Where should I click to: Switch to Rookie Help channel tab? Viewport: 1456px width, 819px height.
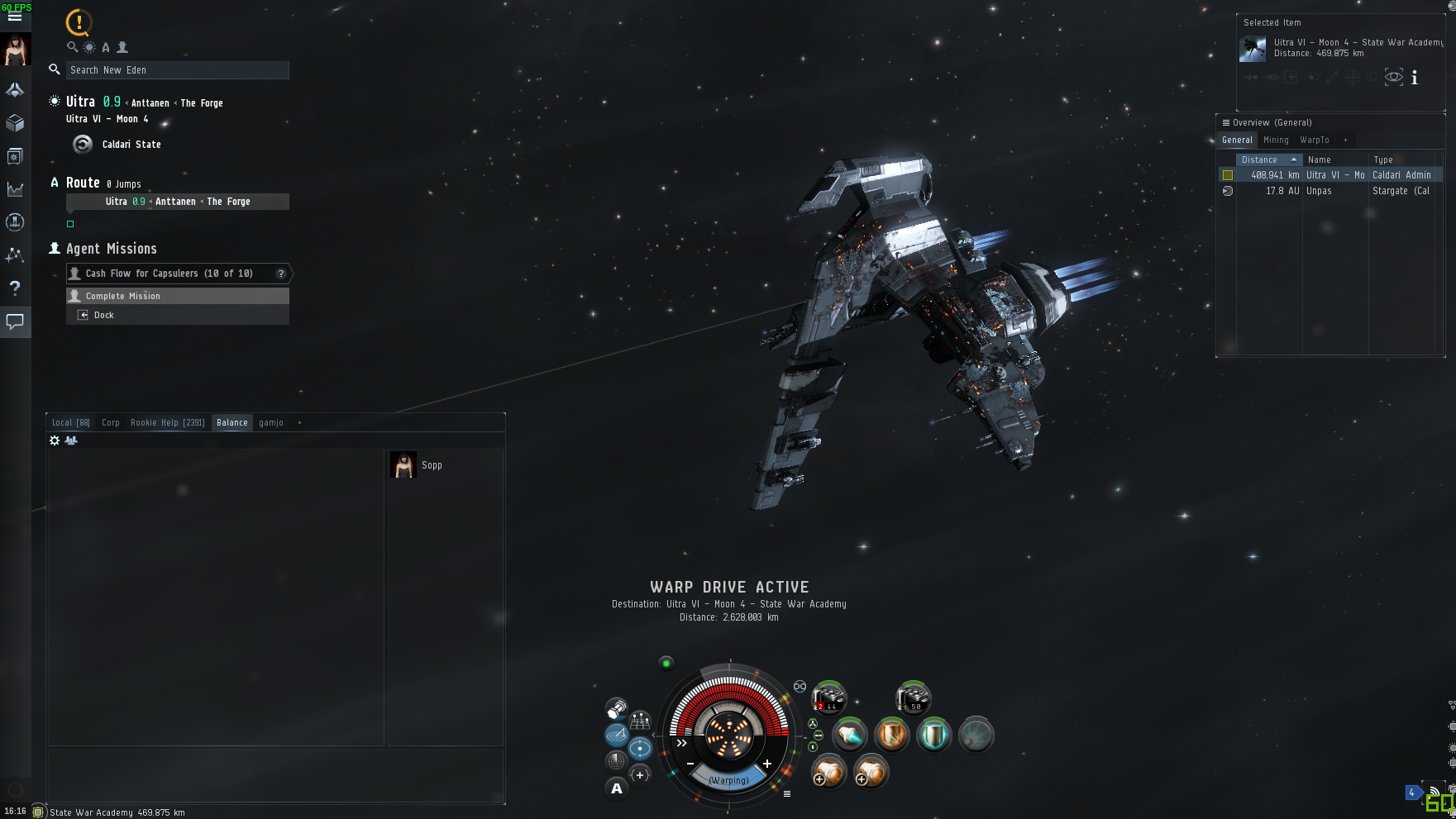(x=167, y=423)
